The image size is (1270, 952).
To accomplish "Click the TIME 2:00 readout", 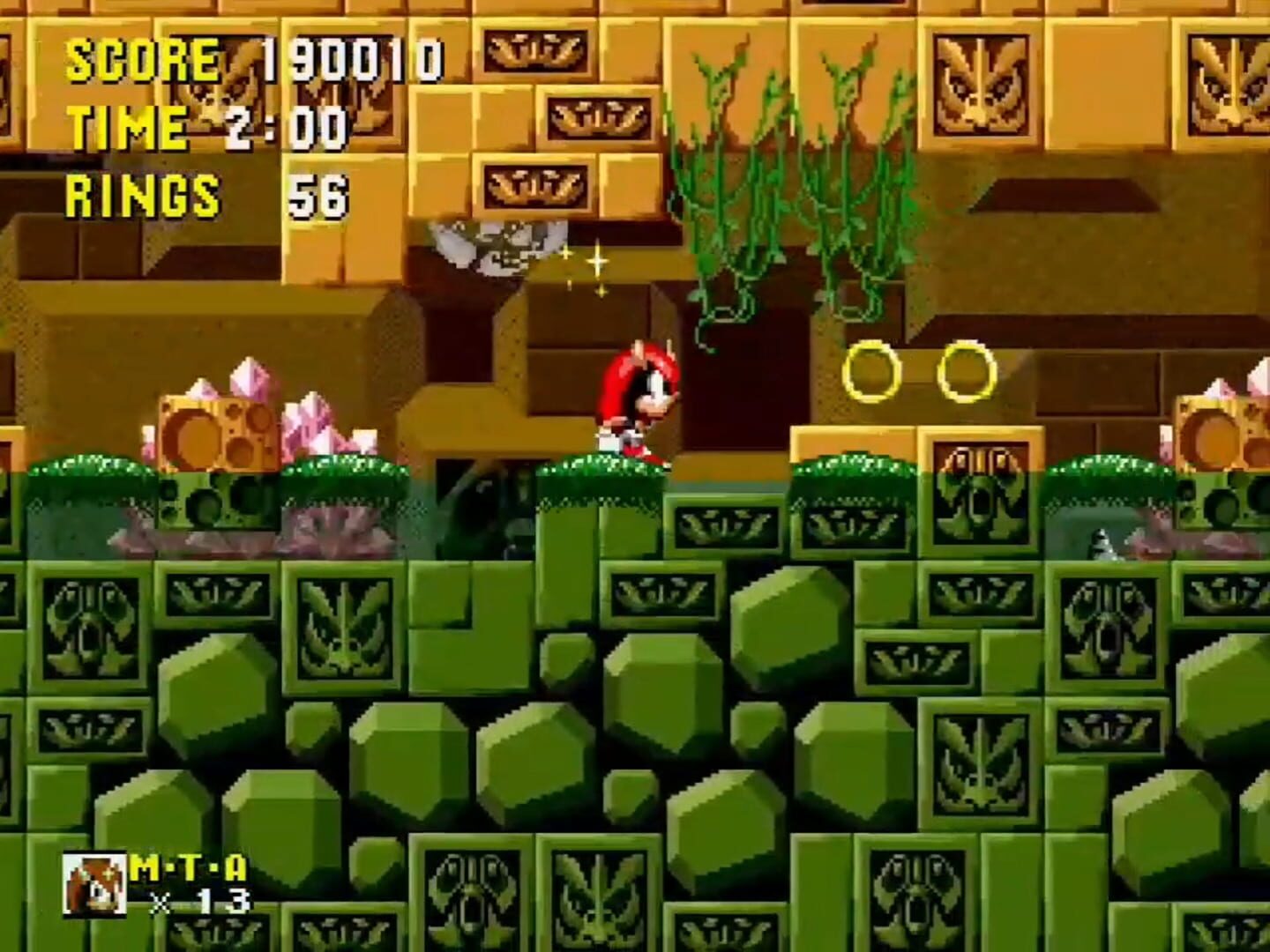I will pos(207,126).
